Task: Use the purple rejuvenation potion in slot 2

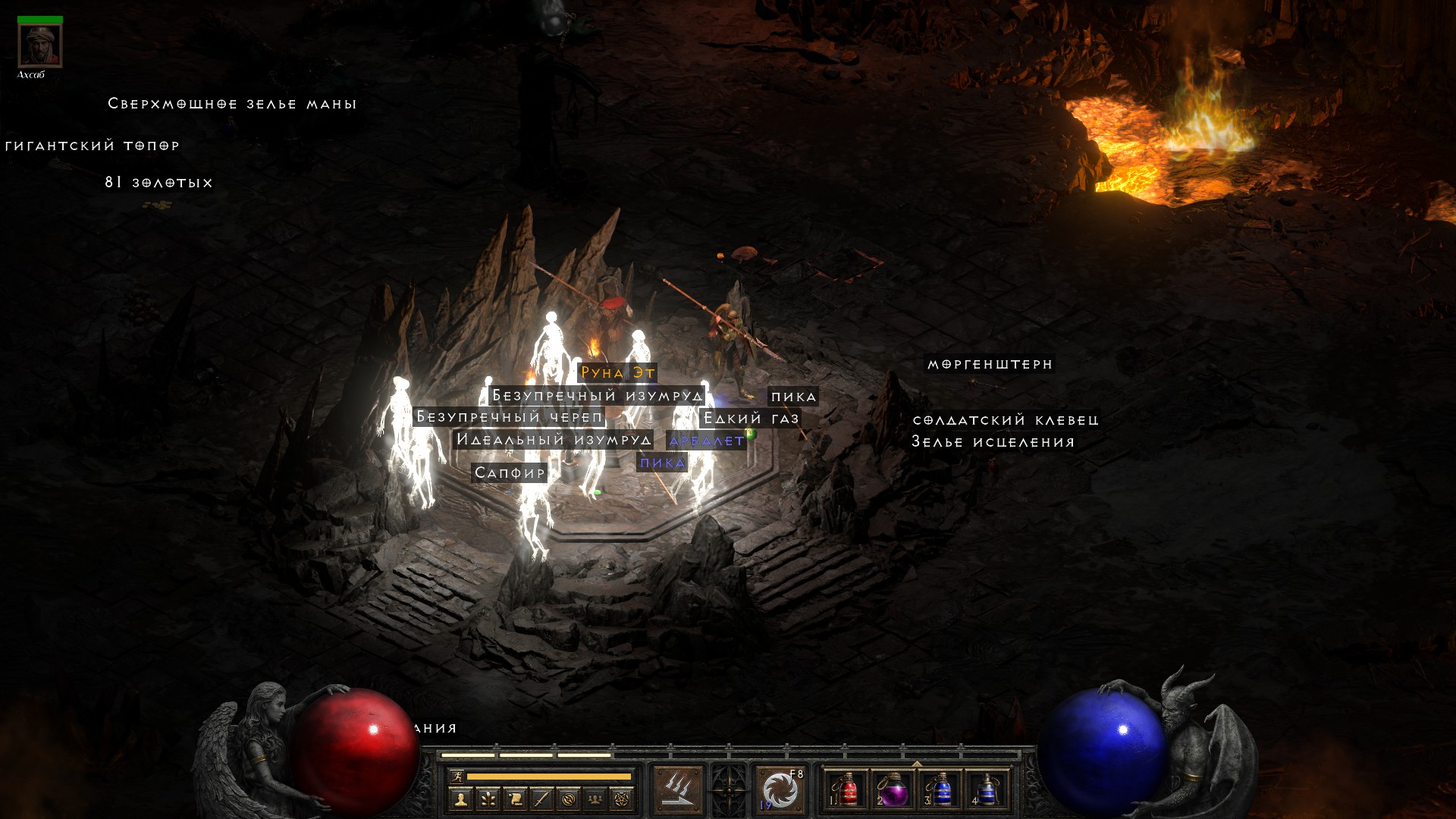Action: pos(893,790)
